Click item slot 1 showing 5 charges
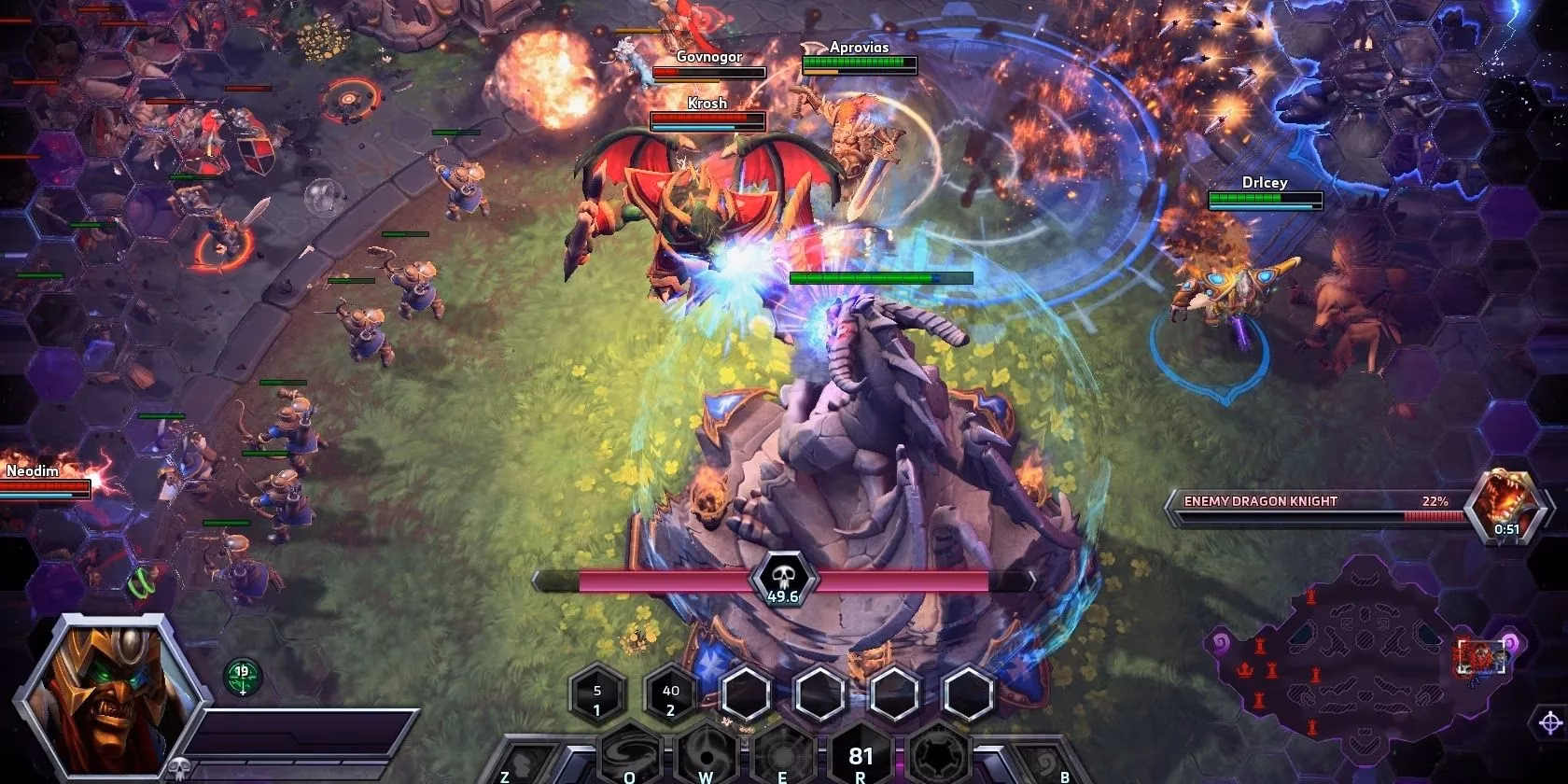 click(595, 693)
